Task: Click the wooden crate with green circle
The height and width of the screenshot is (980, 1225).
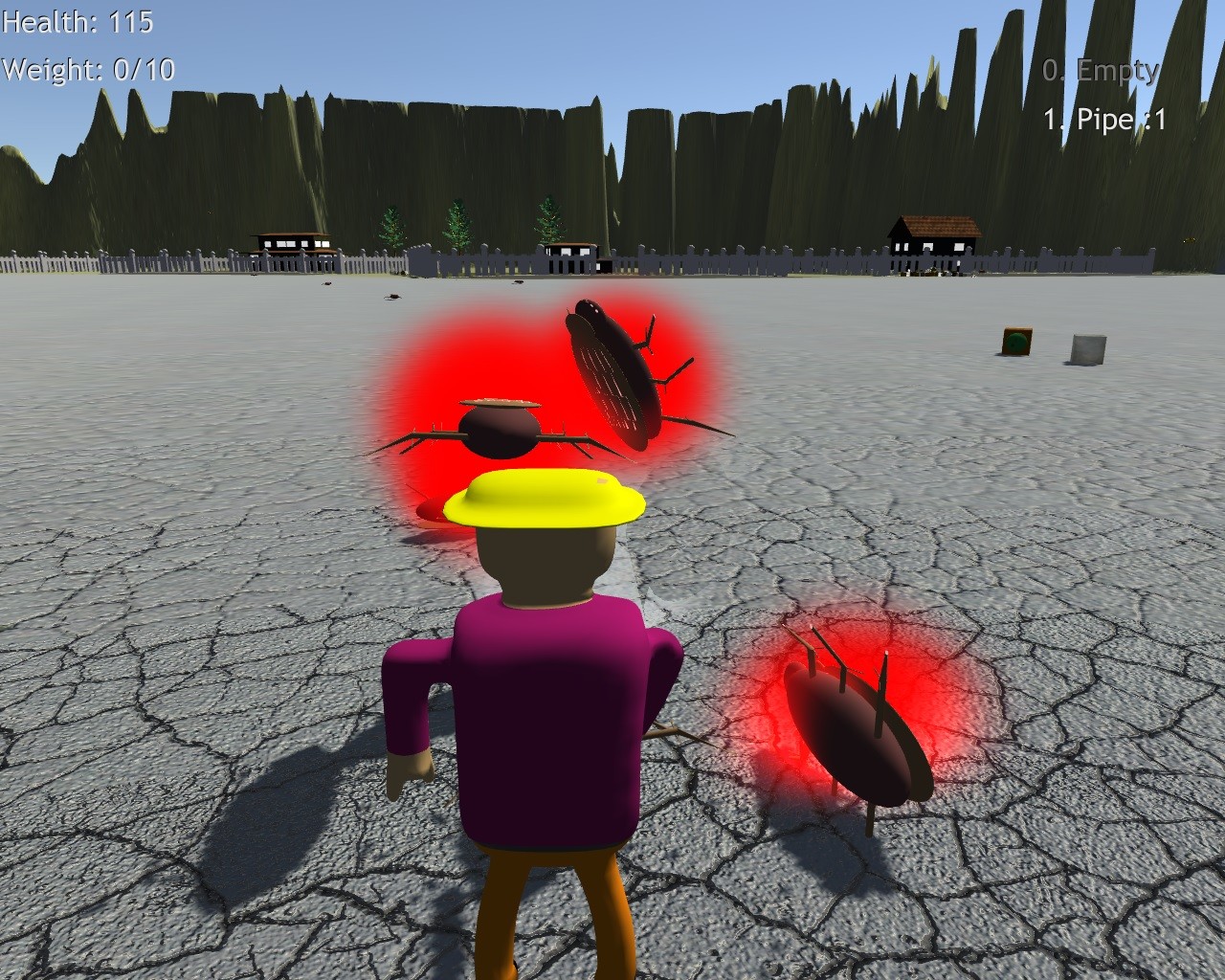Action: pyautogui.click(x=1016, y=343)
